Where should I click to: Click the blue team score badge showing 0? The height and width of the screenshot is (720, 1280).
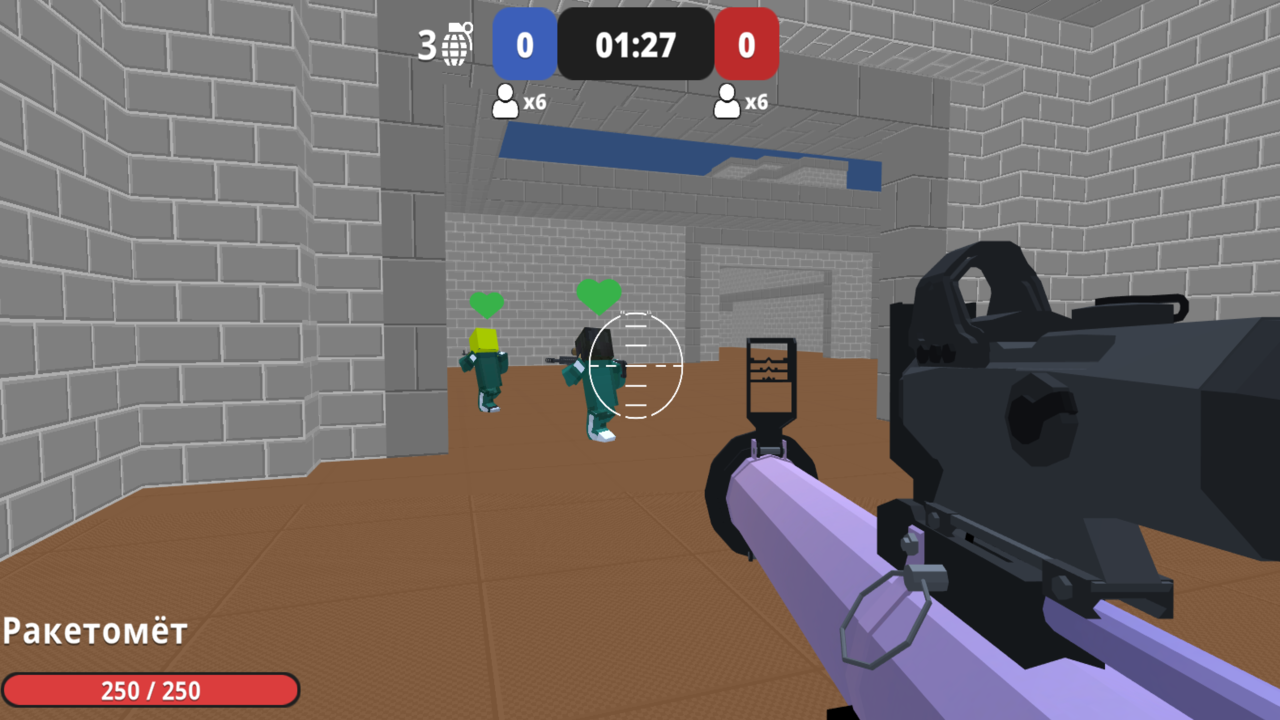click(x=524, y=45)
